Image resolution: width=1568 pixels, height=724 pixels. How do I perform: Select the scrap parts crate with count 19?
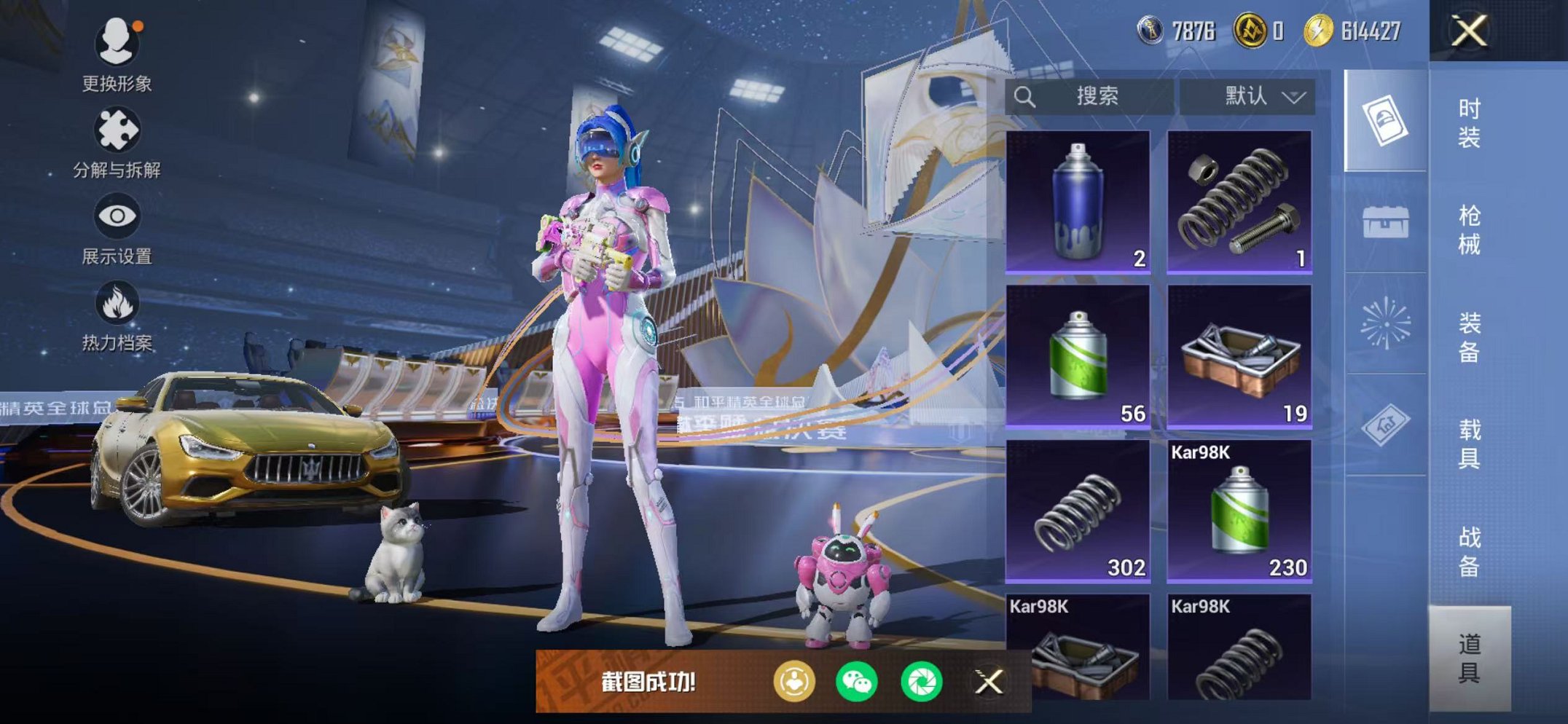[1239, 356]
